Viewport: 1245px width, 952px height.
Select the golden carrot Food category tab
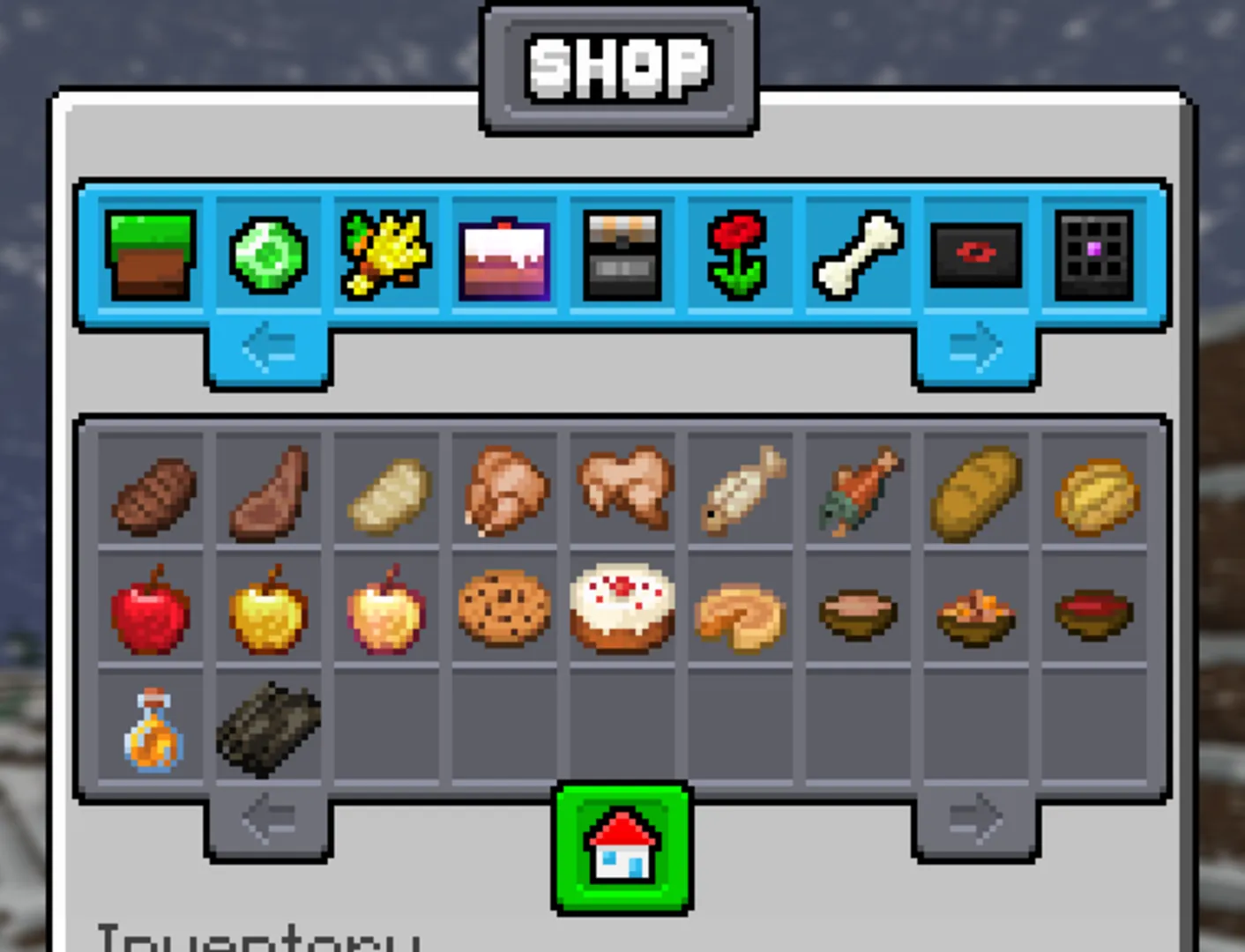[x=386, y=254]
